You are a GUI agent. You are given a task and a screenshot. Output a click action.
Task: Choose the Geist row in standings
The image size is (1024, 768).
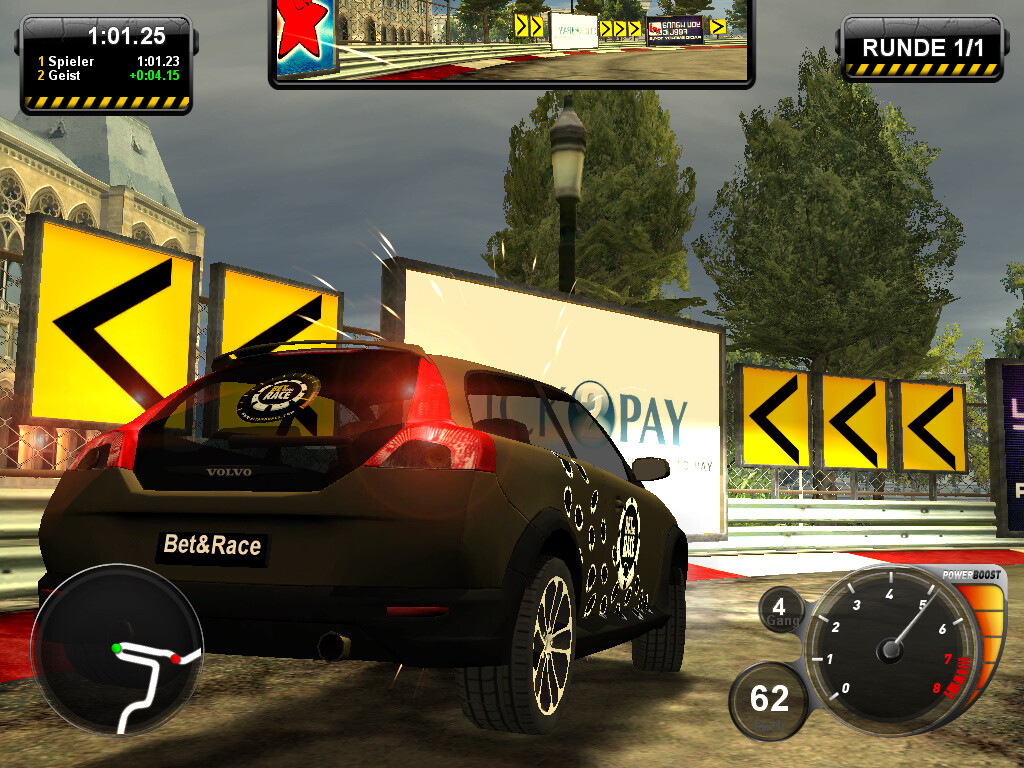pos(107,75)
